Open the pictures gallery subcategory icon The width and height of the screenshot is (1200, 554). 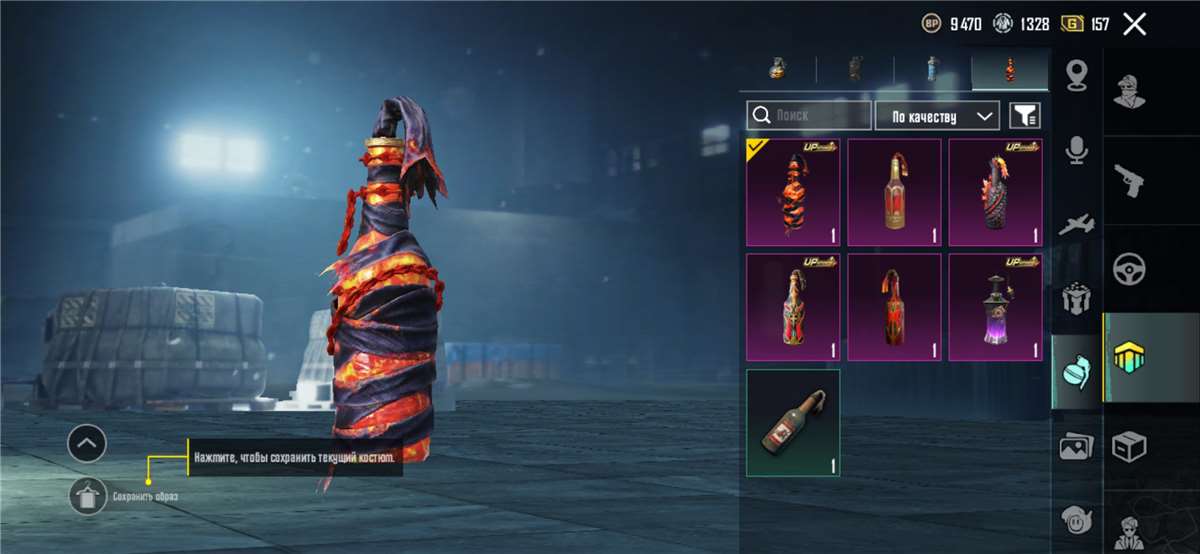[x=1076, y=447]
